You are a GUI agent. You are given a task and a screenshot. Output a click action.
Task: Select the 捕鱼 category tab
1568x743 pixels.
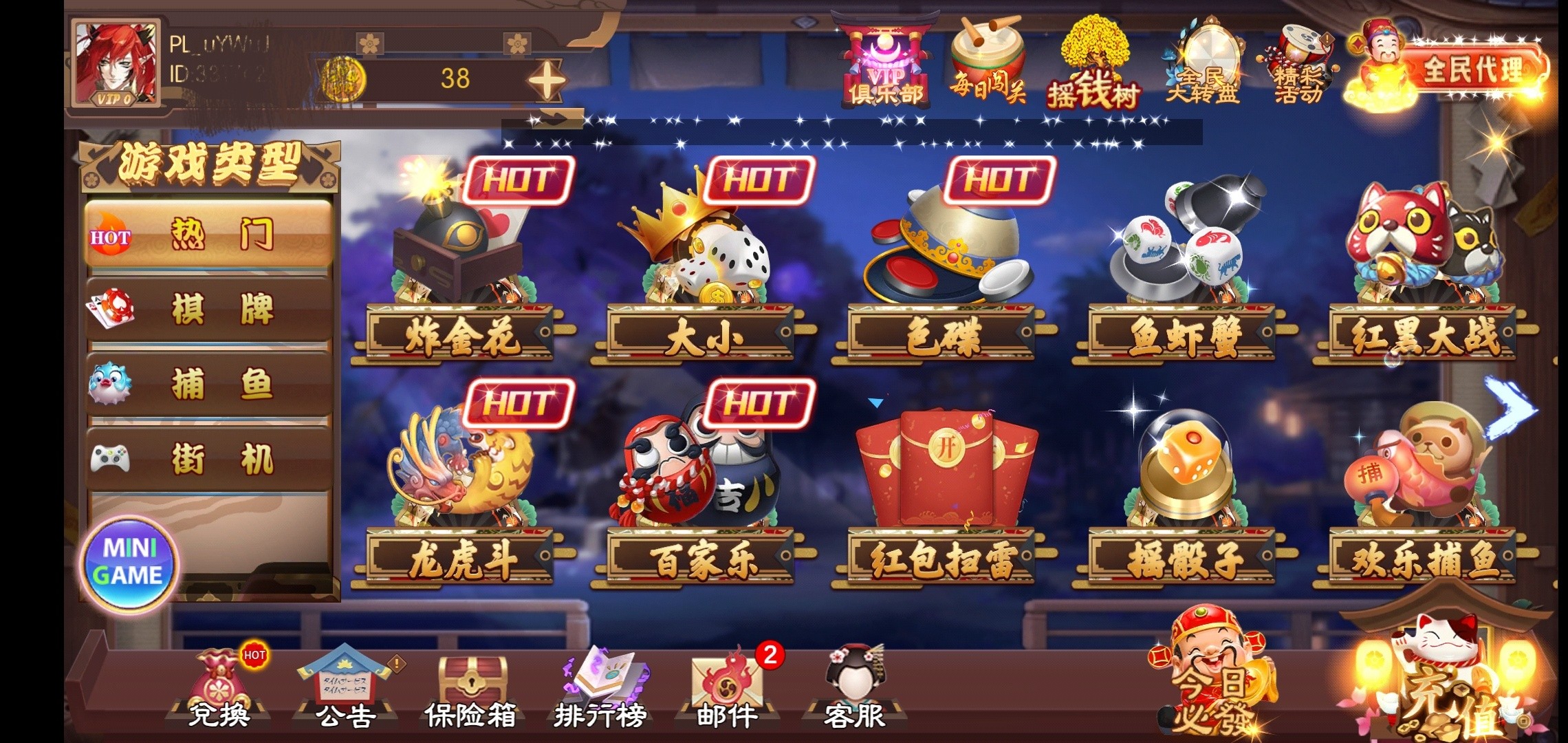pos(209,384)
